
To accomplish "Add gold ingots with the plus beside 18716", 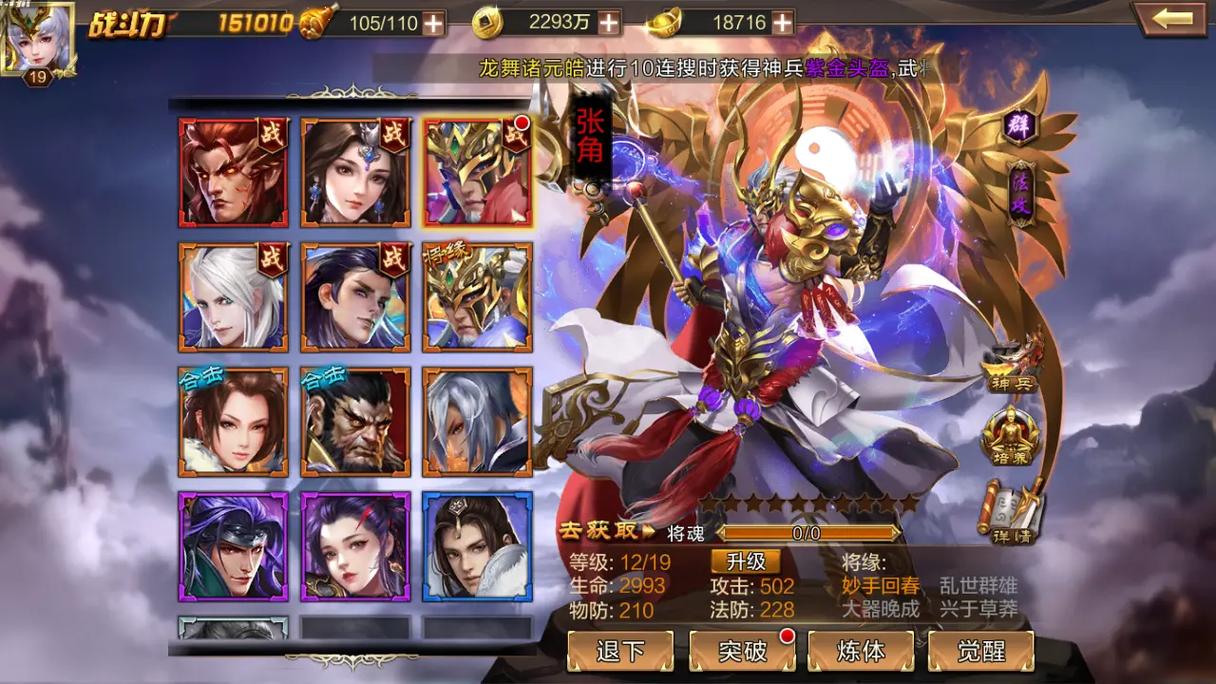I will tap(782, 23).
